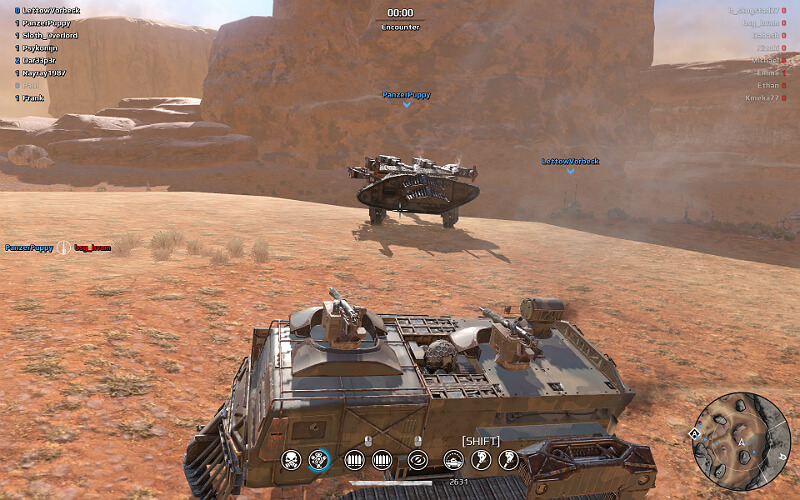Select the eye-shaped module icon
The height and width of the screenshot is (500, 800).
(x=418, y=460)
